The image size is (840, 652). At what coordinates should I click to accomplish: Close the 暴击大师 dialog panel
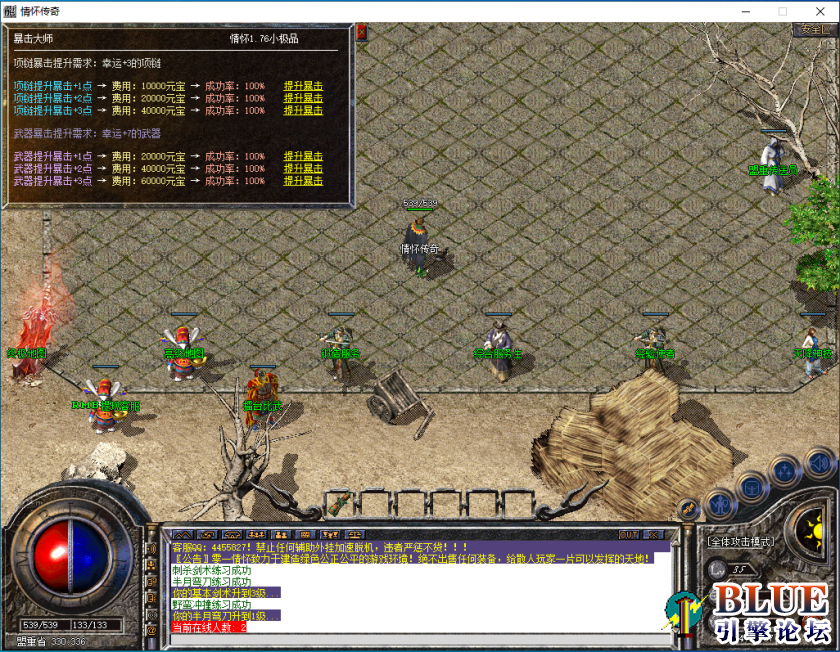point(361,33)
